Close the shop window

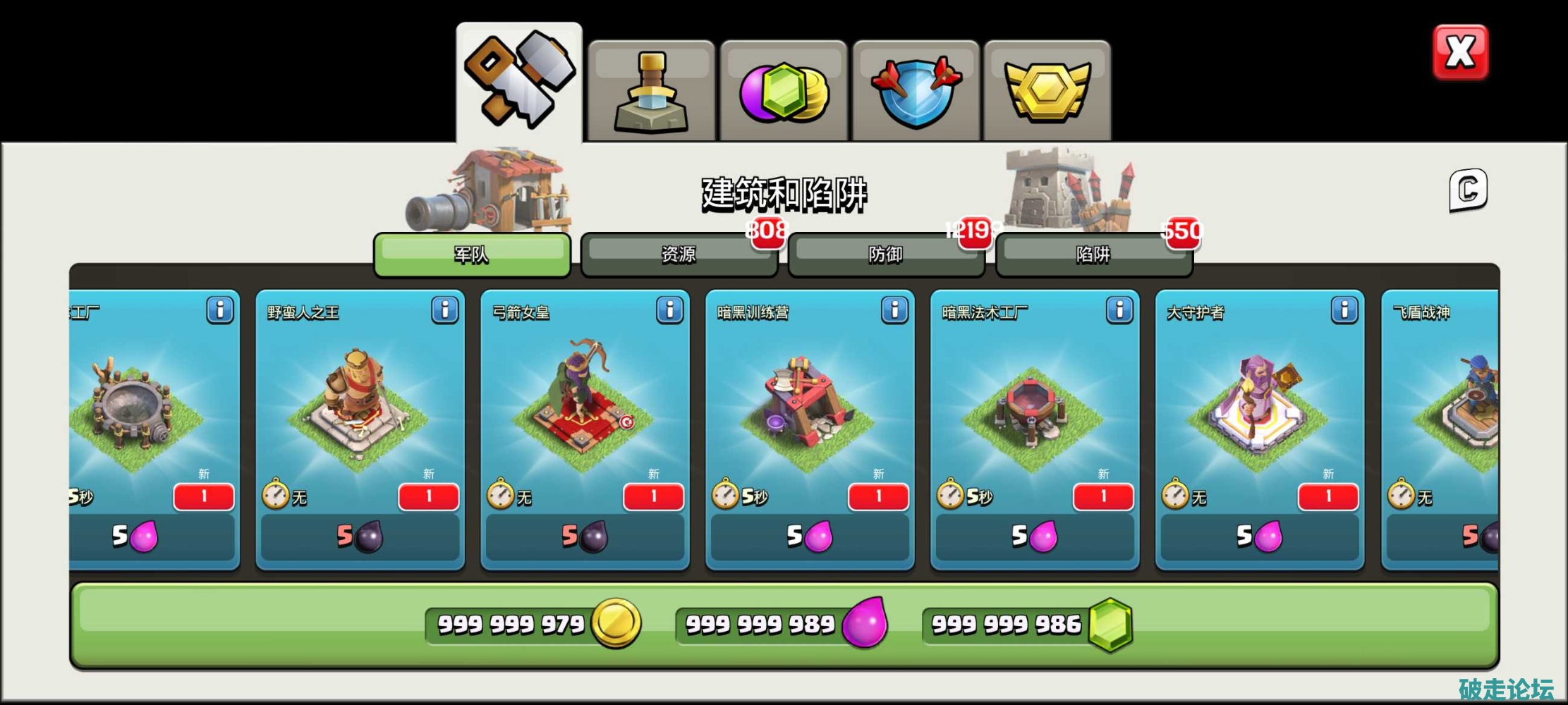pos(1460,52)
